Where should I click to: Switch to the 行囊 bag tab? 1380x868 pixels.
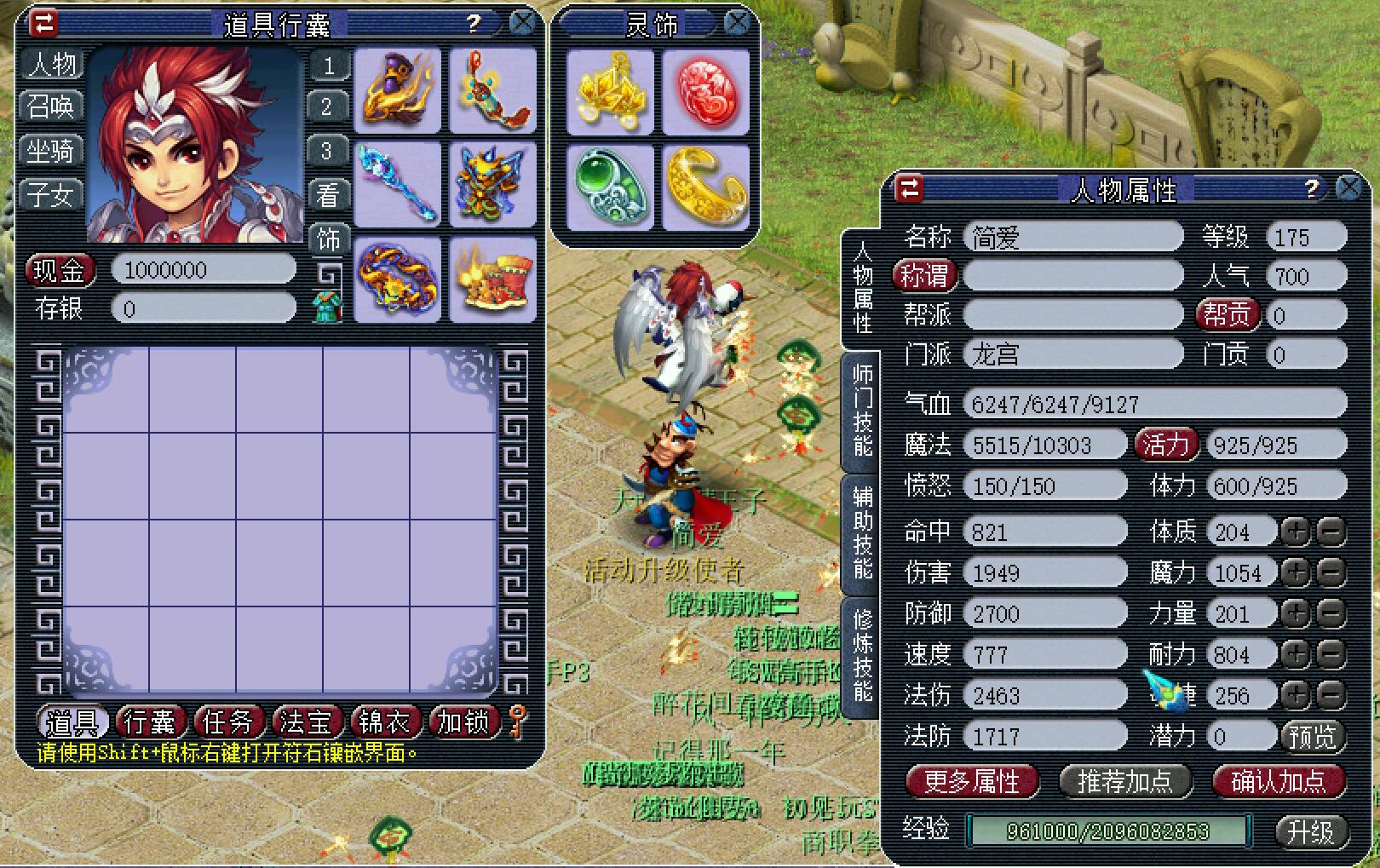[150, 722]
